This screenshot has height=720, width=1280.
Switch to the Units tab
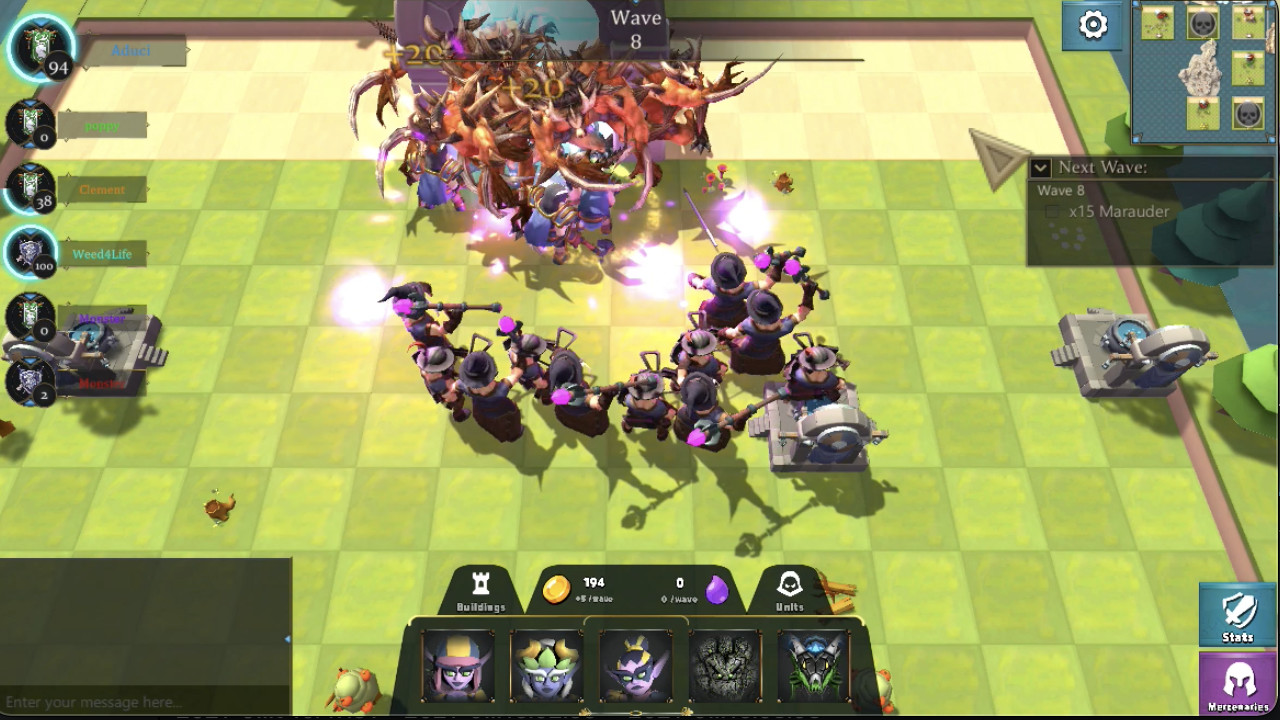click(x=790, y=592)
